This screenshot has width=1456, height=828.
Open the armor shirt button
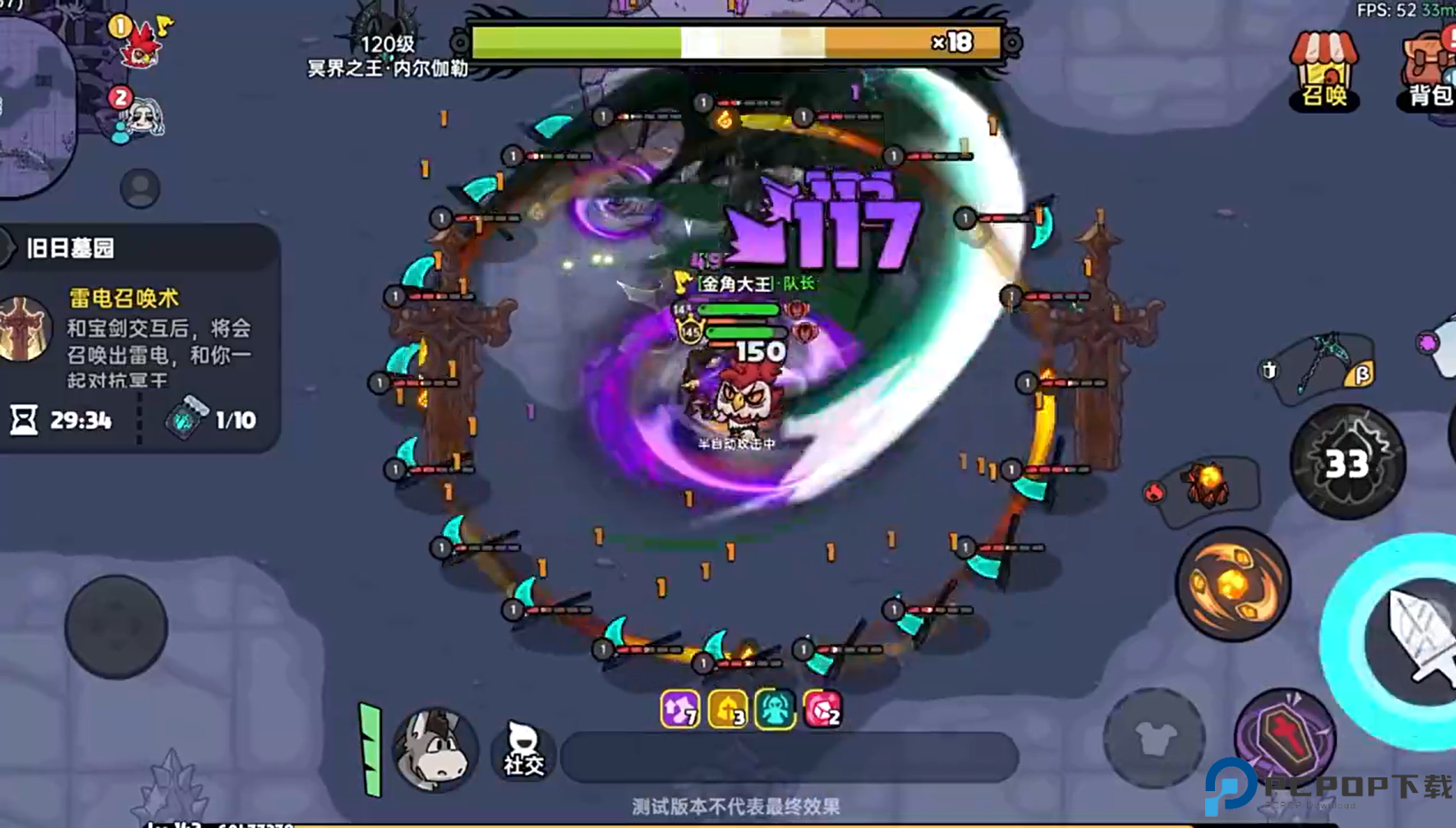tap(1154, 738)
